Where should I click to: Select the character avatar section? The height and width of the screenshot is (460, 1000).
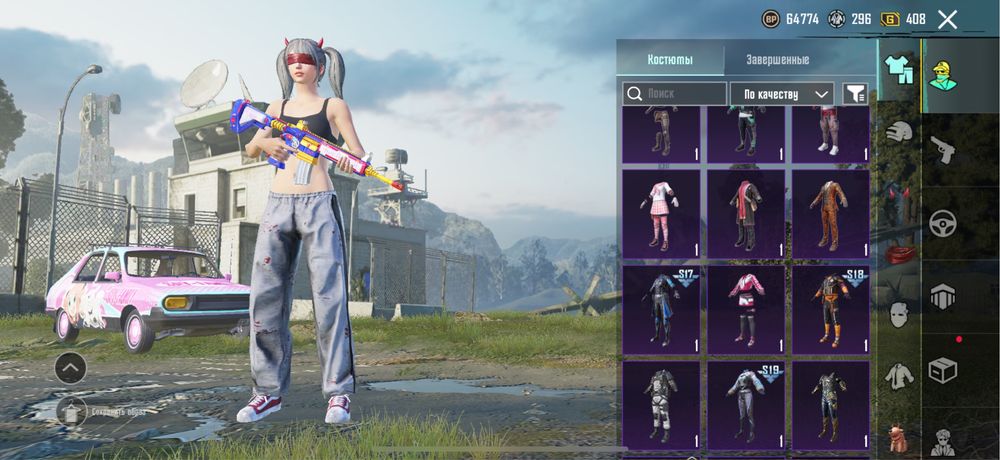[x=943, y=73]
